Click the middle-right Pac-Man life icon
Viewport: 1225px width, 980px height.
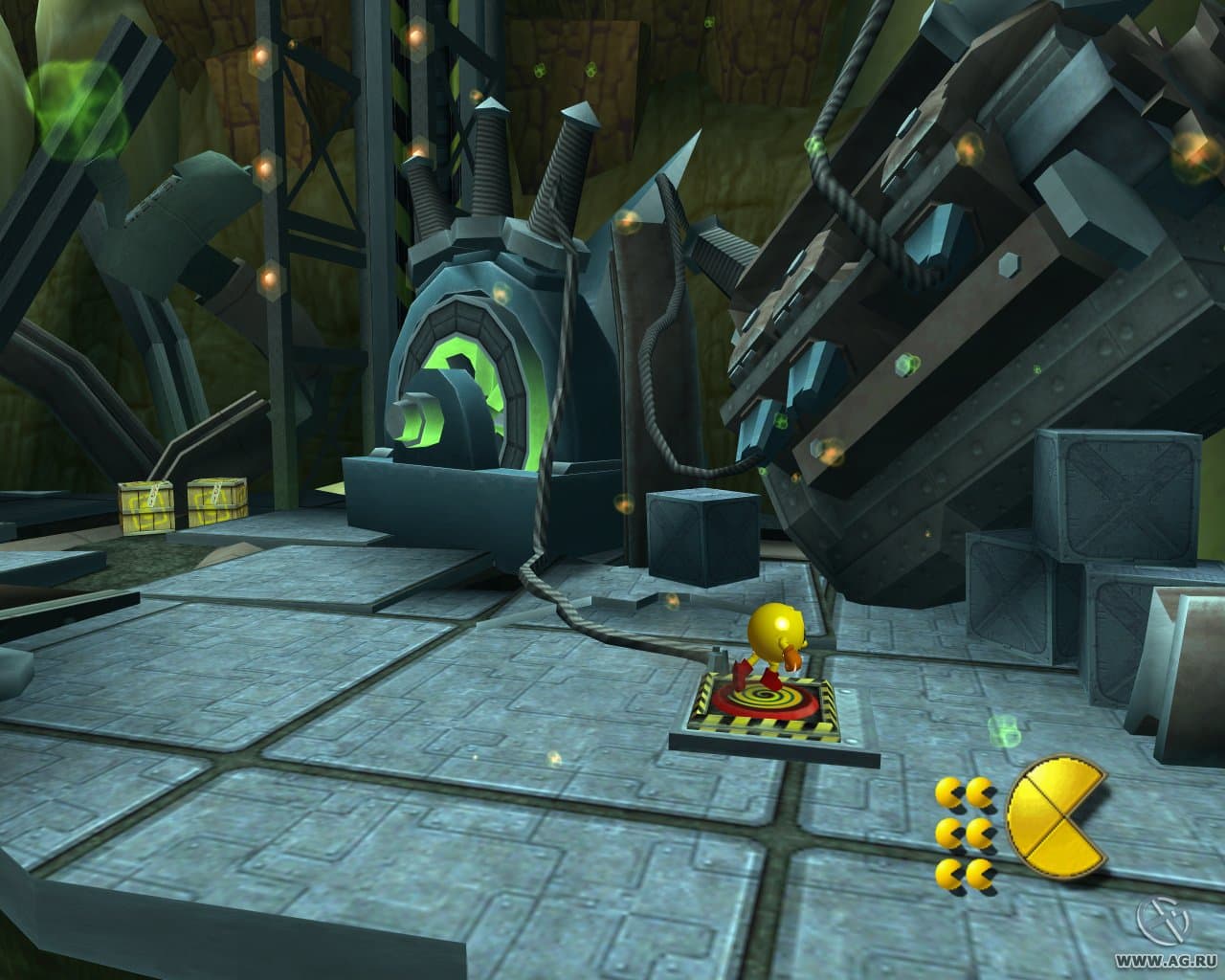[x=980, y=833]
